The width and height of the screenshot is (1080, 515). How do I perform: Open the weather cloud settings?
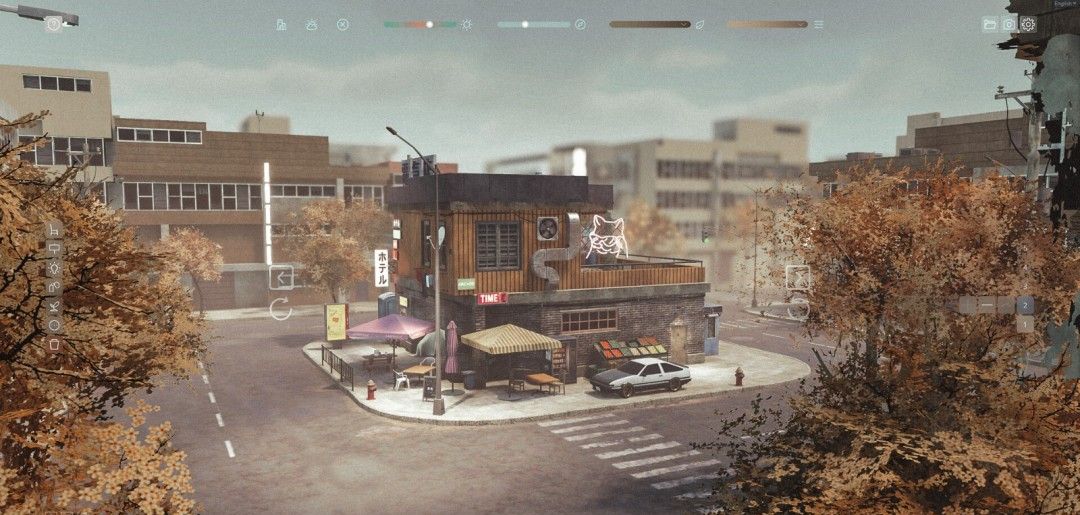311,24
